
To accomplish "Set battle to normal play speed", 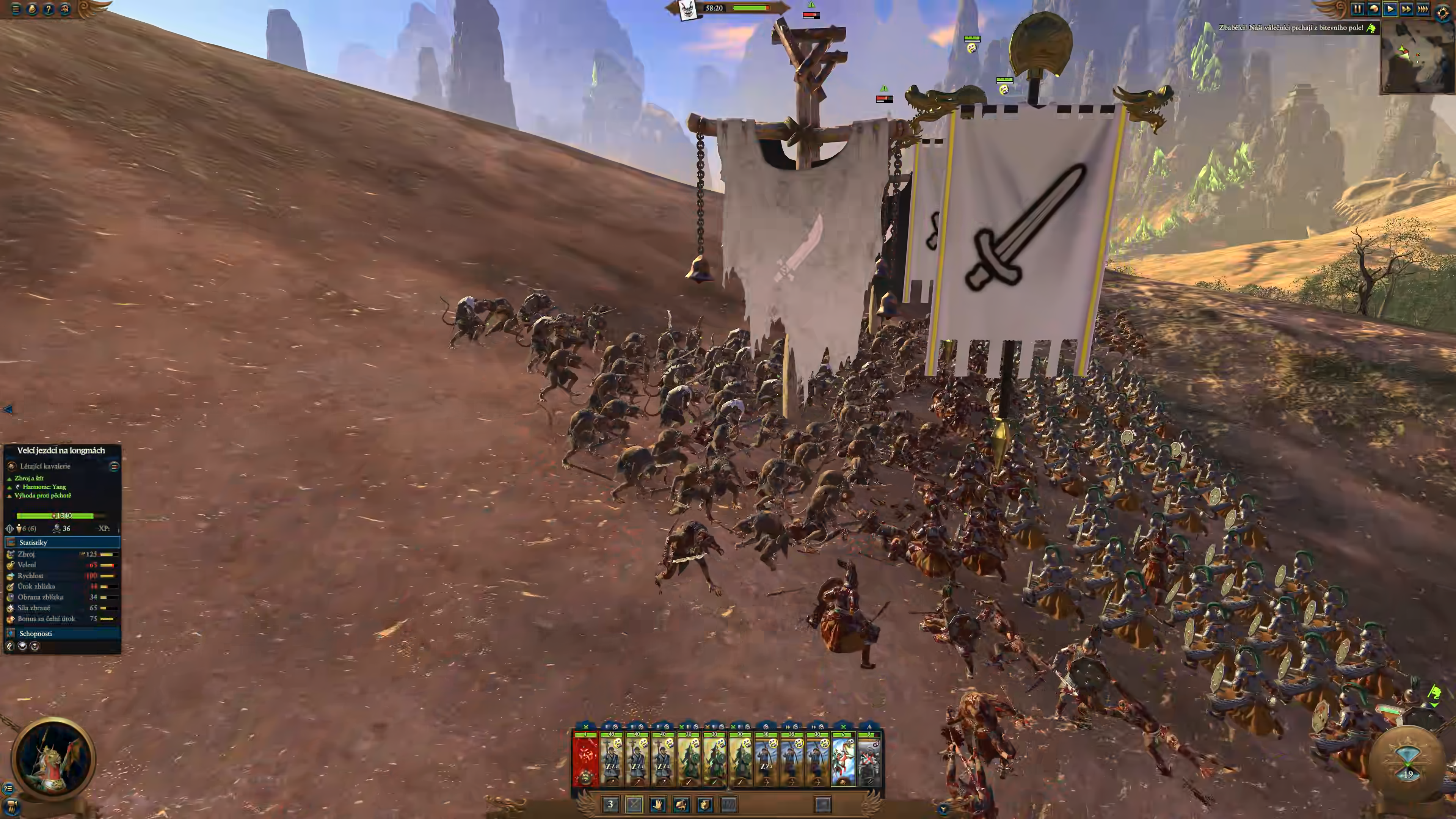I will tap(1390, 9).
